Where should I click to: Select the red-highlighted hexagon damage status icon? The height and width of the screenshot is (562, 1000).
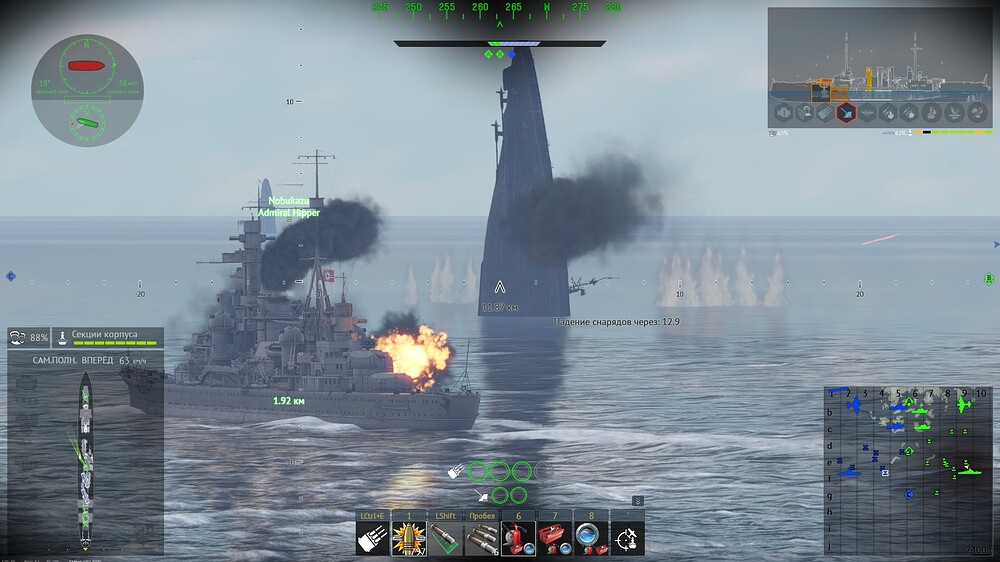tap(846, 113)
